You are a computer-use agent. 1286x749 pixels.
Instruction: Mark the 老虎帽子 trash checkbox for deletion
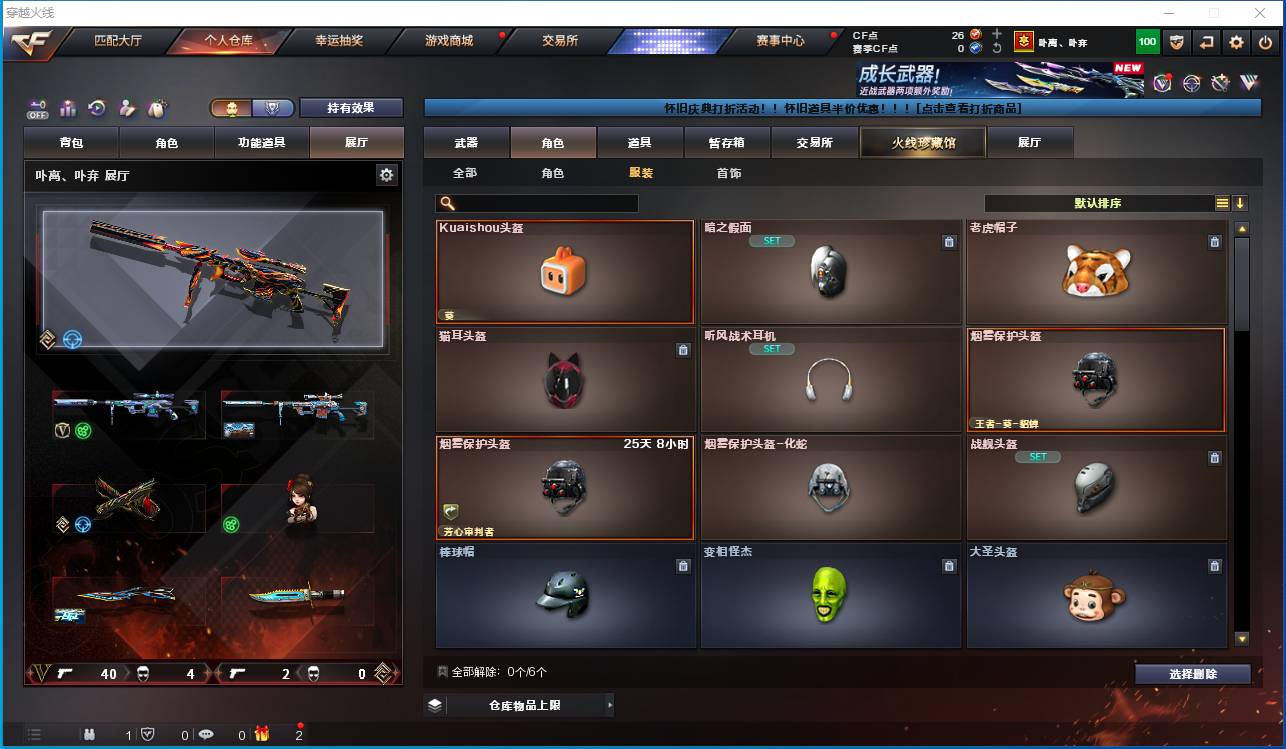pyautogui.click(x=1215, y=241)
